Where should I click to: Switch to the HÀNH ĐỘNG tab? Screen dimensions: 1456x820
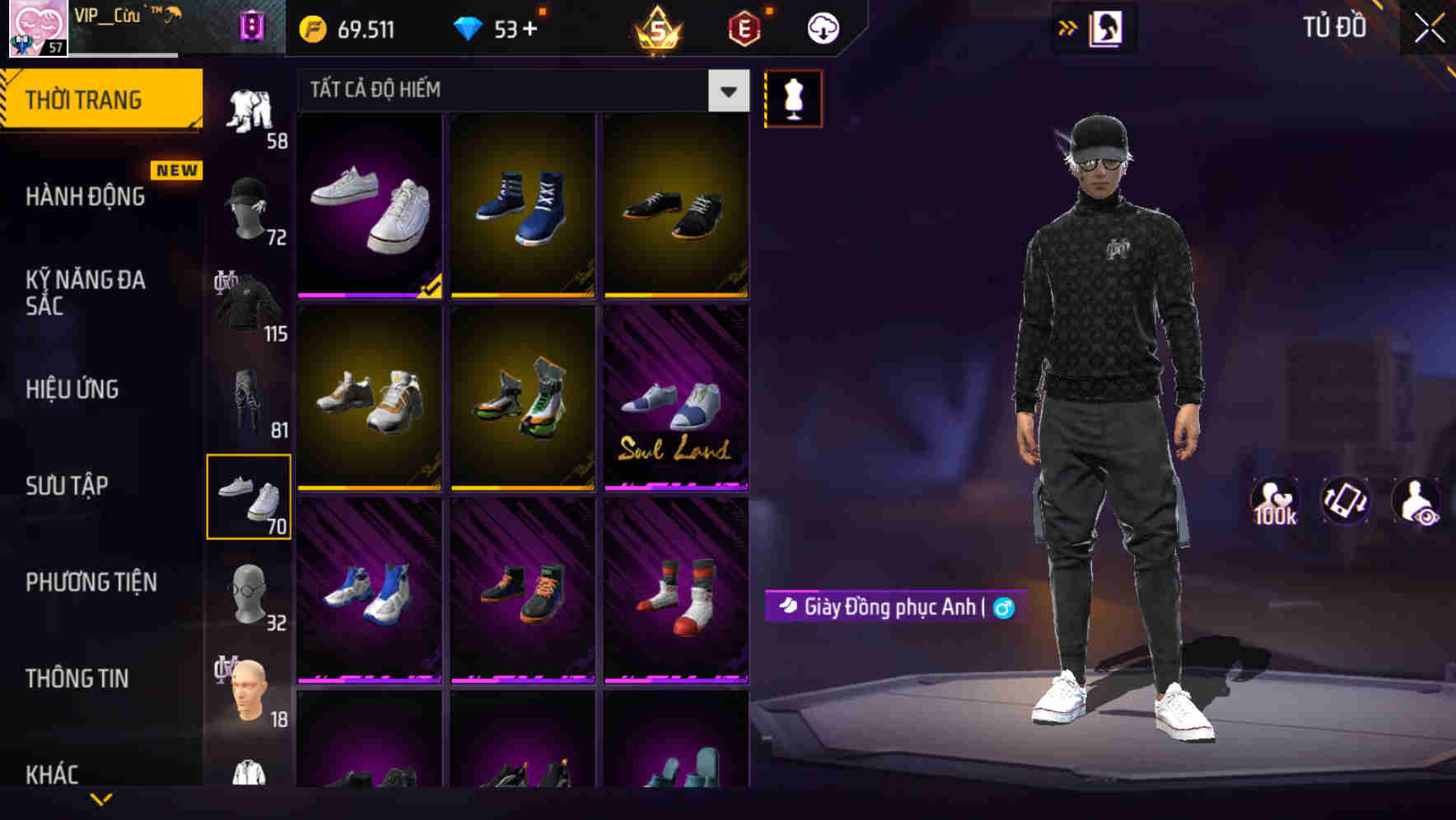click(x=87, y=197)
